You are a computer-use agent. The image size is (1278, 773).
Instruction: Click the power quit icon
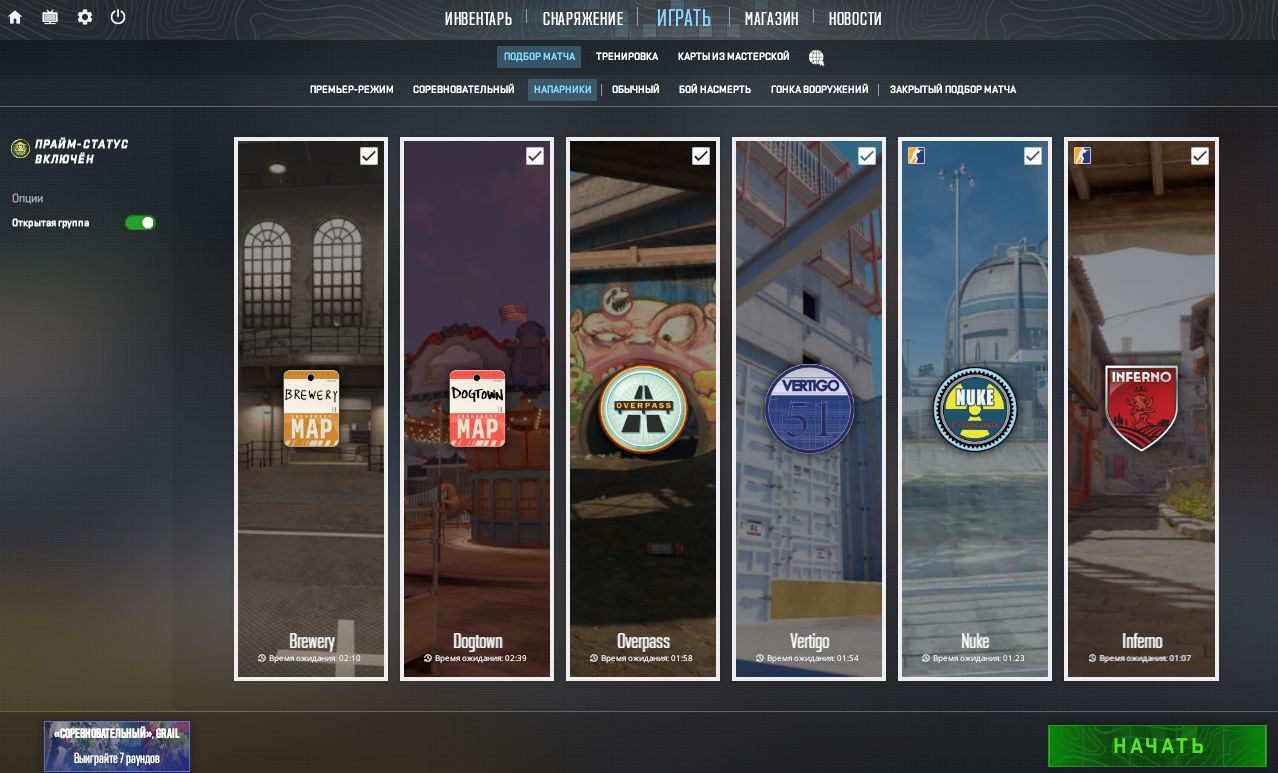click(118, 17)
